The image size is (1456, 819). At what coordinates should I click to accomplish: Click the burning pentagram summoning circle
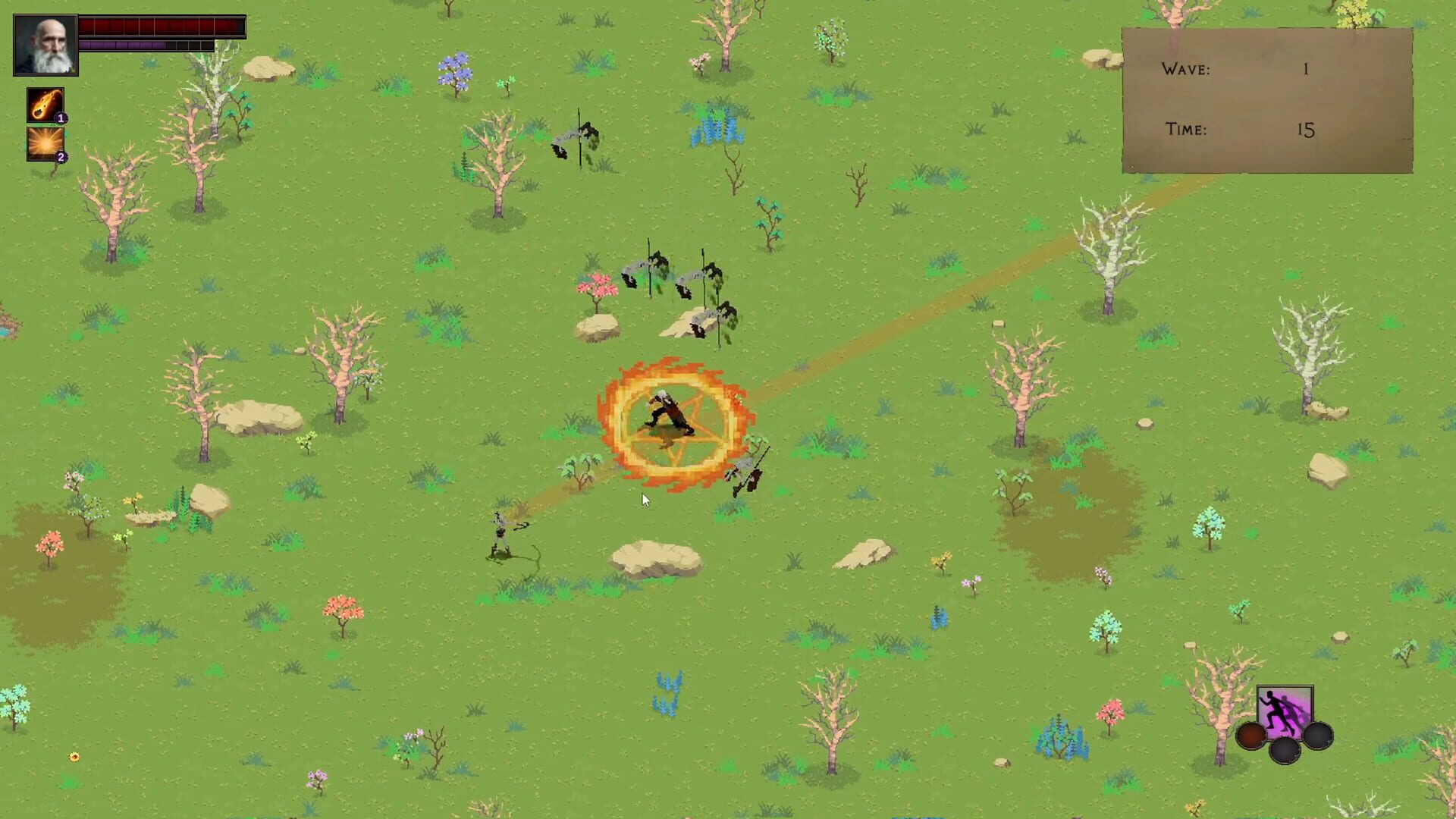(667, 421)
